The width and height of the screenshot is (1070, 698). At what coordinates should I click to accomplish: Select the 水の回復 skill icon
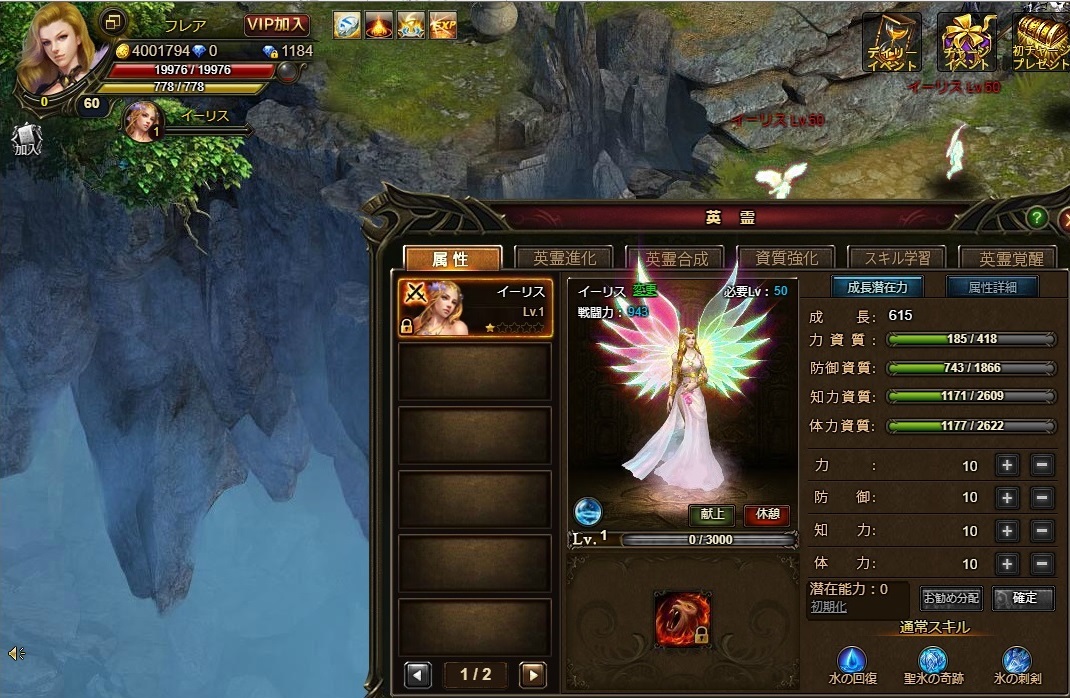tap(851, 660)
